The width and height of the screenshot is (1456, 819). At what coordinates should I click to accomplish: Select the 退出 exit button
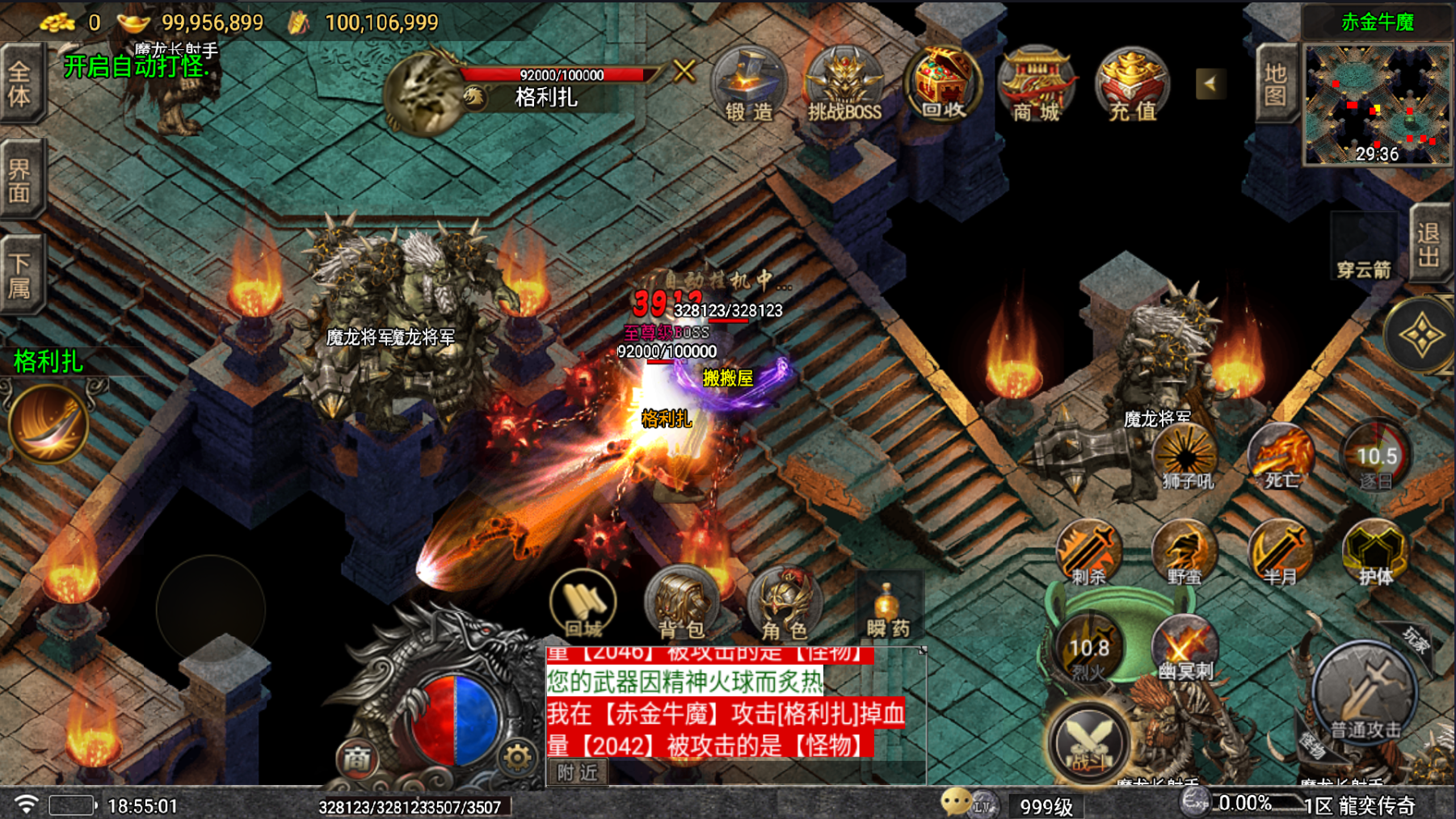1429,244
